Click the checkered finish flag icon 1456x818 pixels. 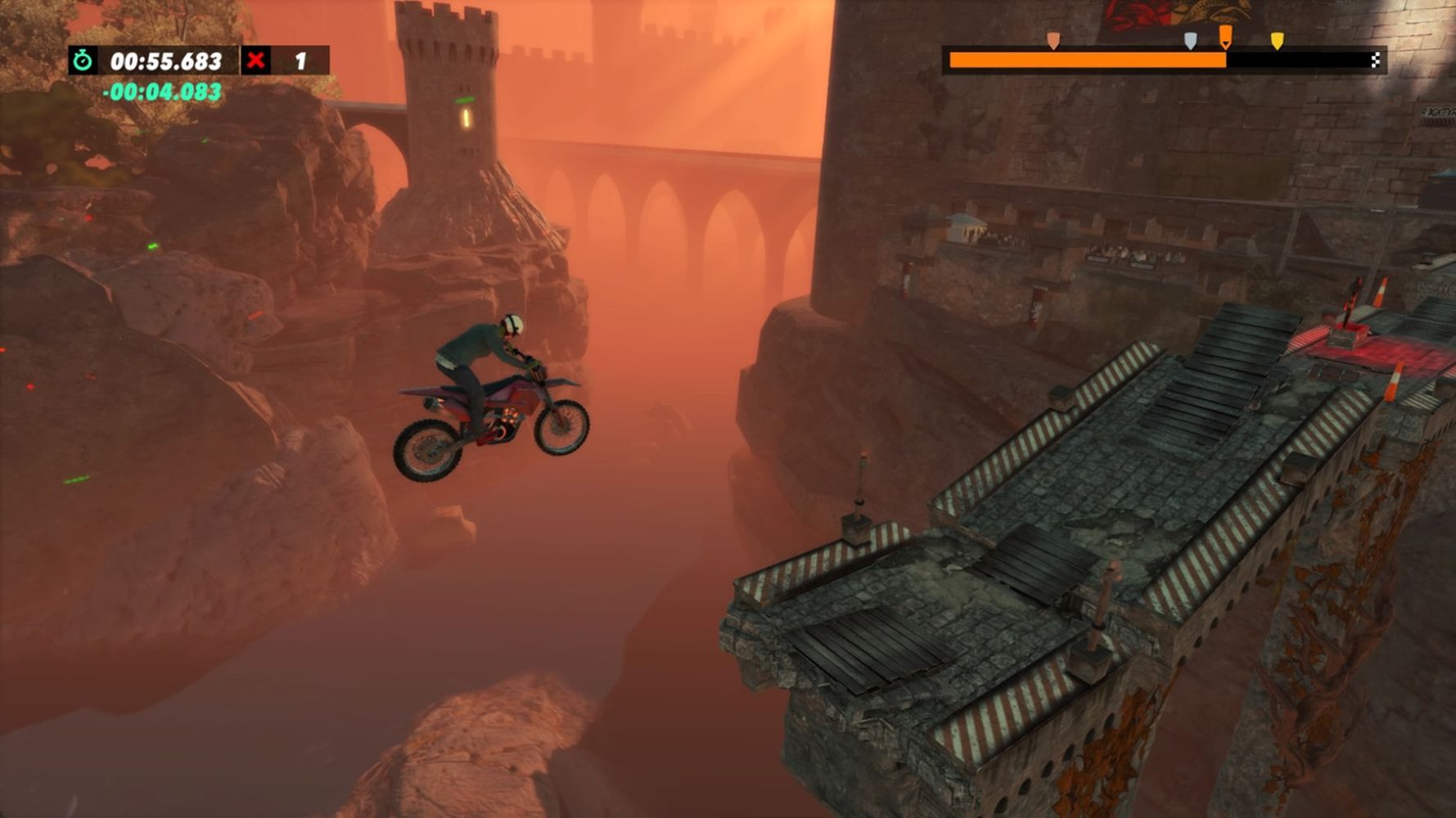1376,60
